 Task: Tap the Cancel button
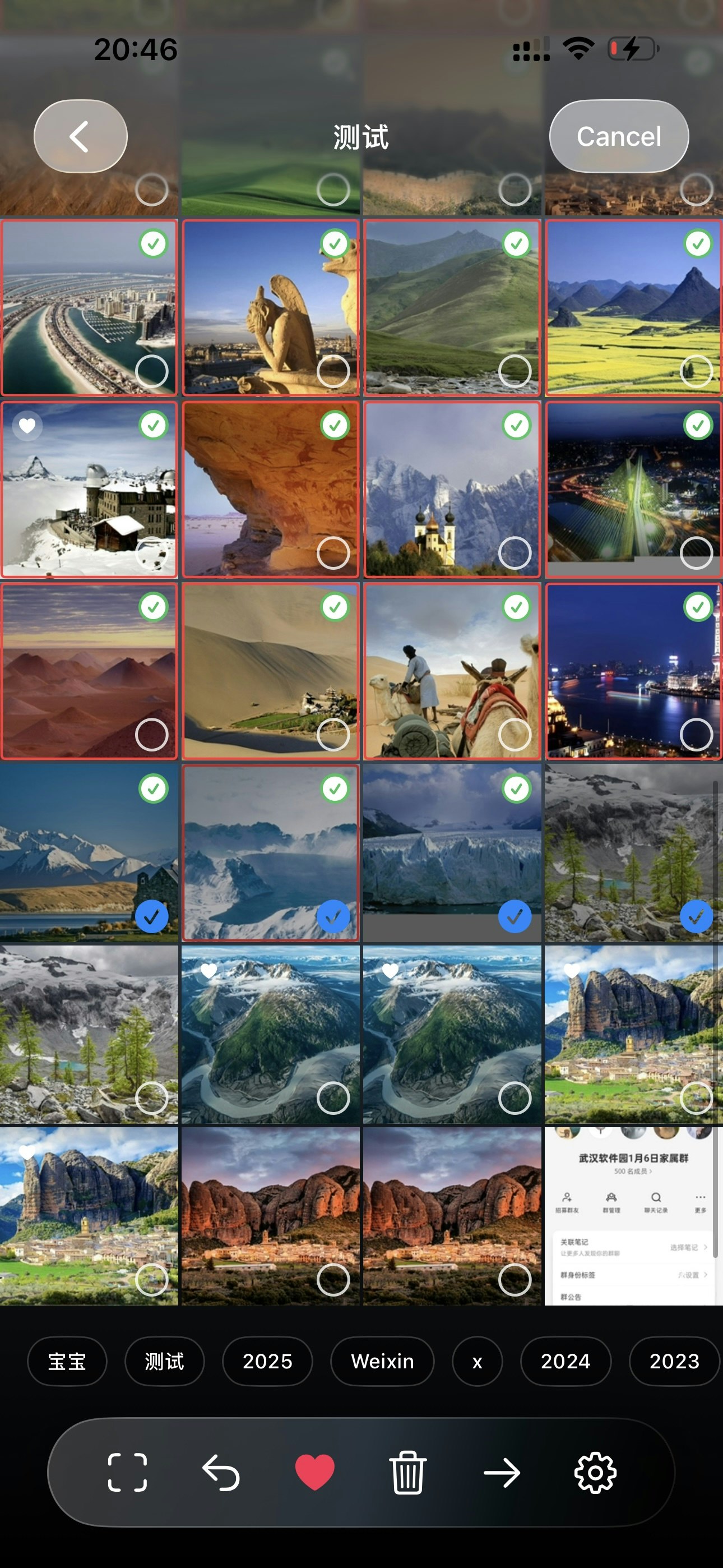click(618, 136)
